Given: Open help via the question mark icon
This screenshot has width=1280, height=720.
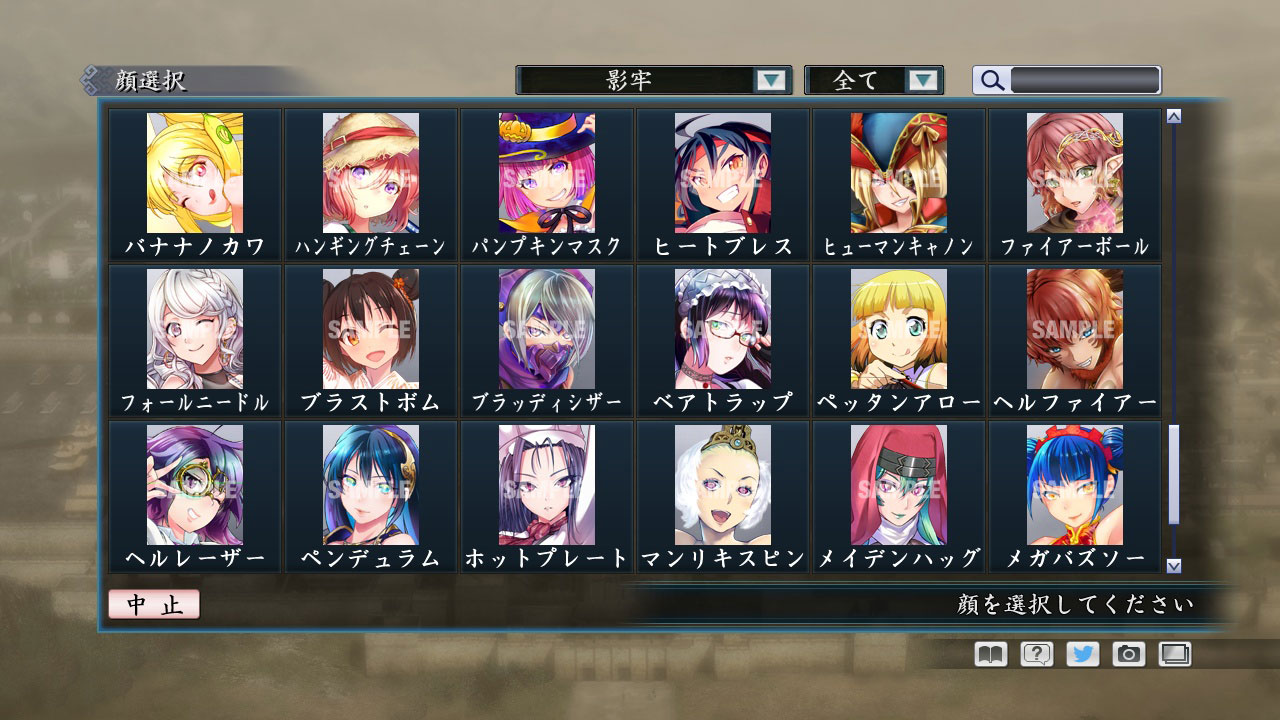Looking at the screenshot, I should click(1037, 654).
